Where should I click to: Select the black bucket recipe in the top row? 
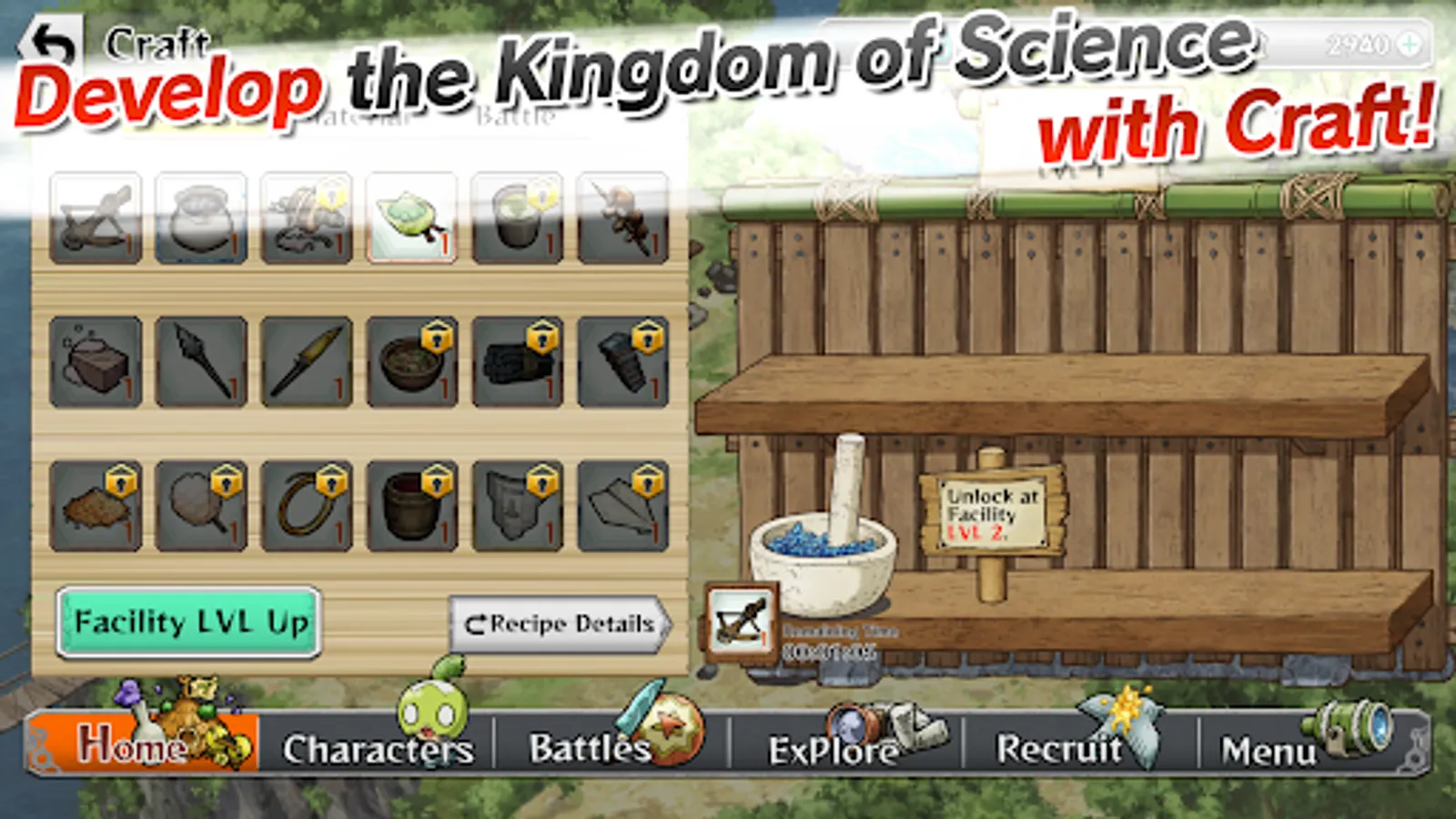coord(516,218)
